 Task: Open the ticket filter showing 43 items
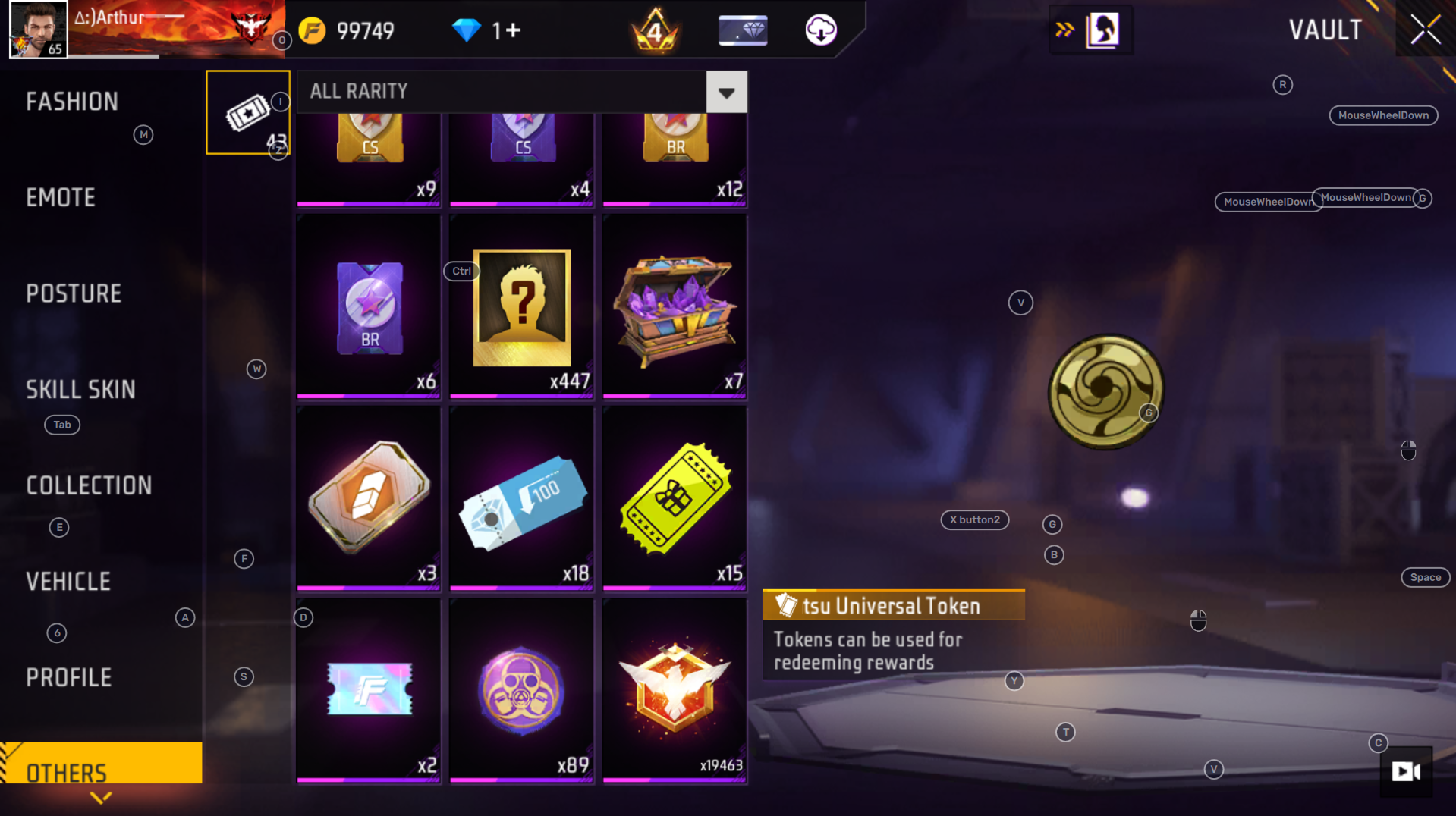[x=247, y=111]
